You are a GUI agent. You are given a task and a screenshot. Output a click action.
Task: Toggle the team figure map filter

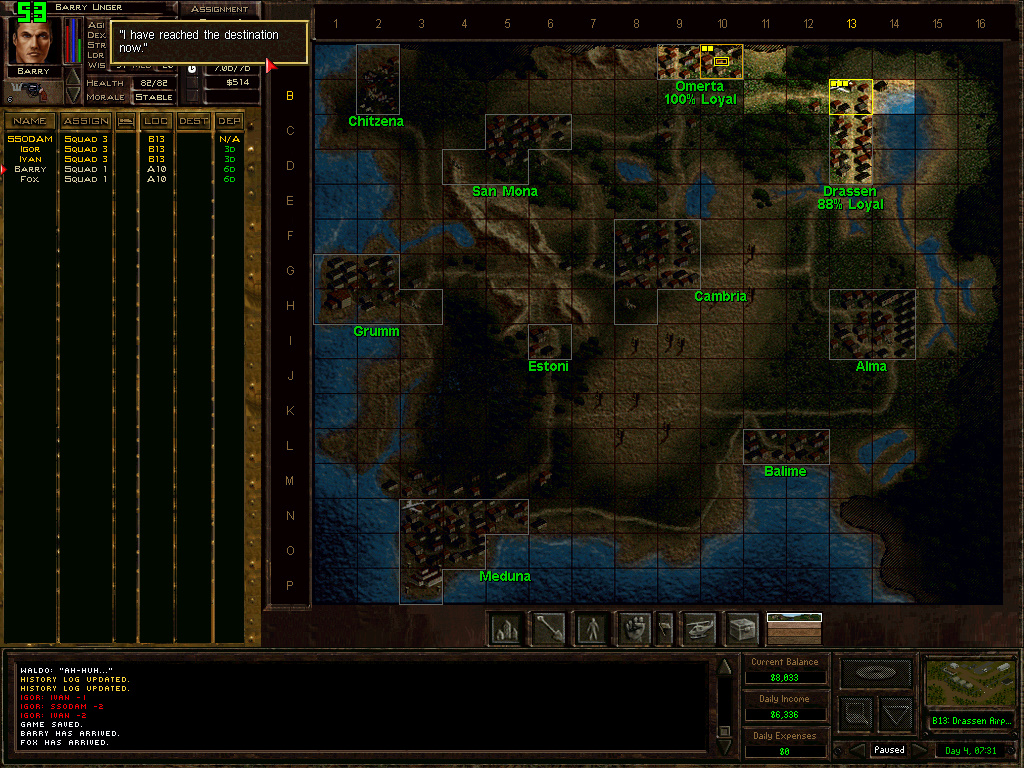pos(592,628)
